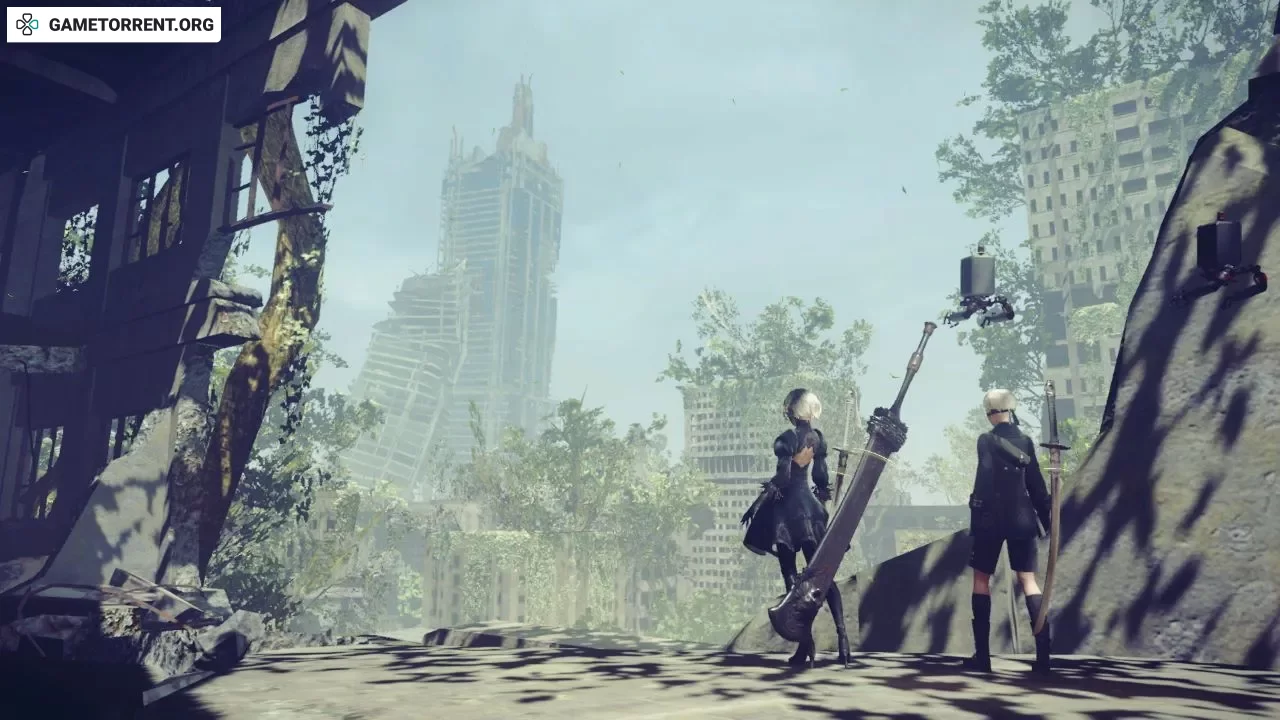Click the GAMETORRENT.ORG logo badge

(114, 25)
